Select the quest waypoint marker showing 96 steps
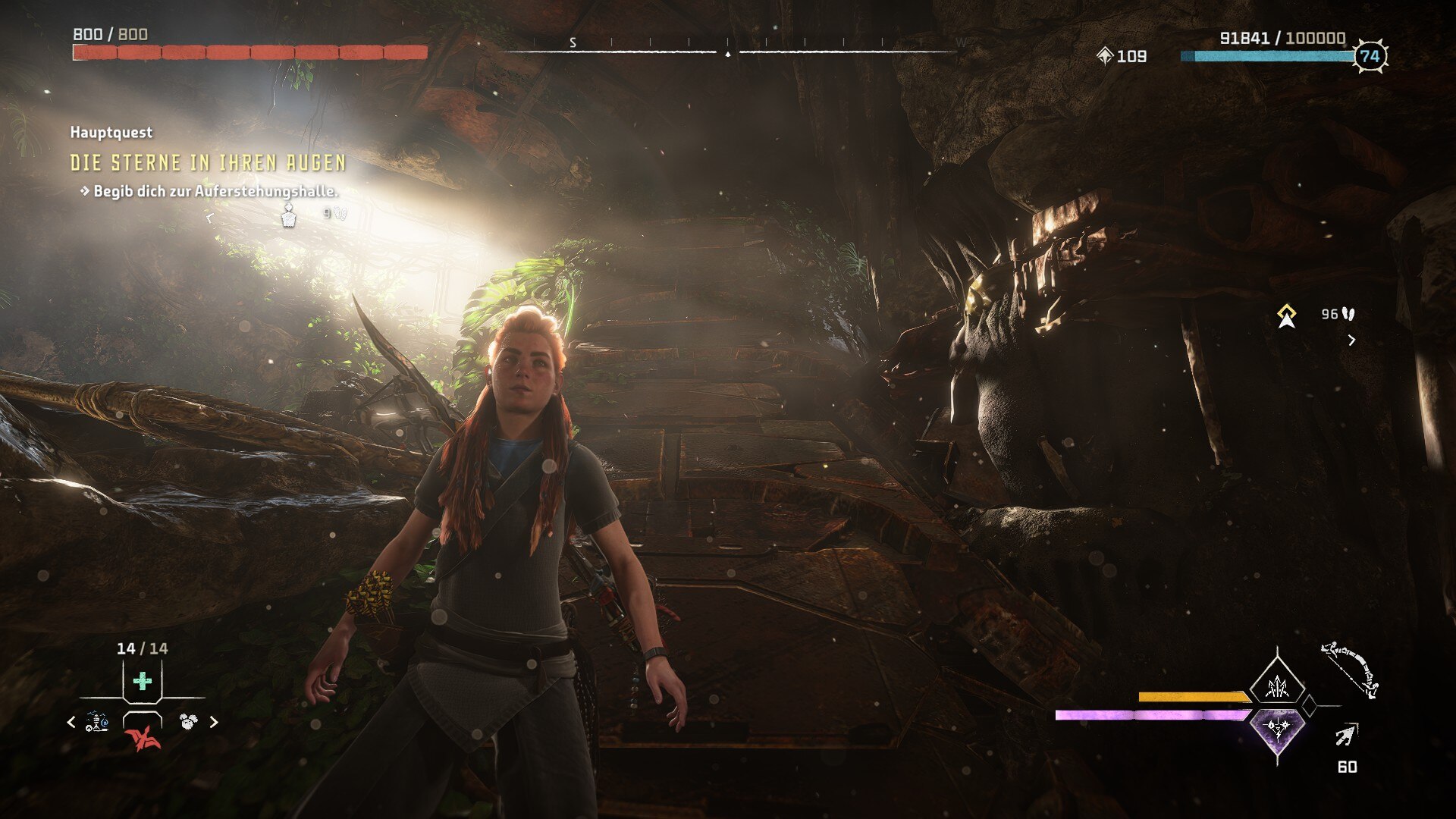 [x=1286, y=316]
